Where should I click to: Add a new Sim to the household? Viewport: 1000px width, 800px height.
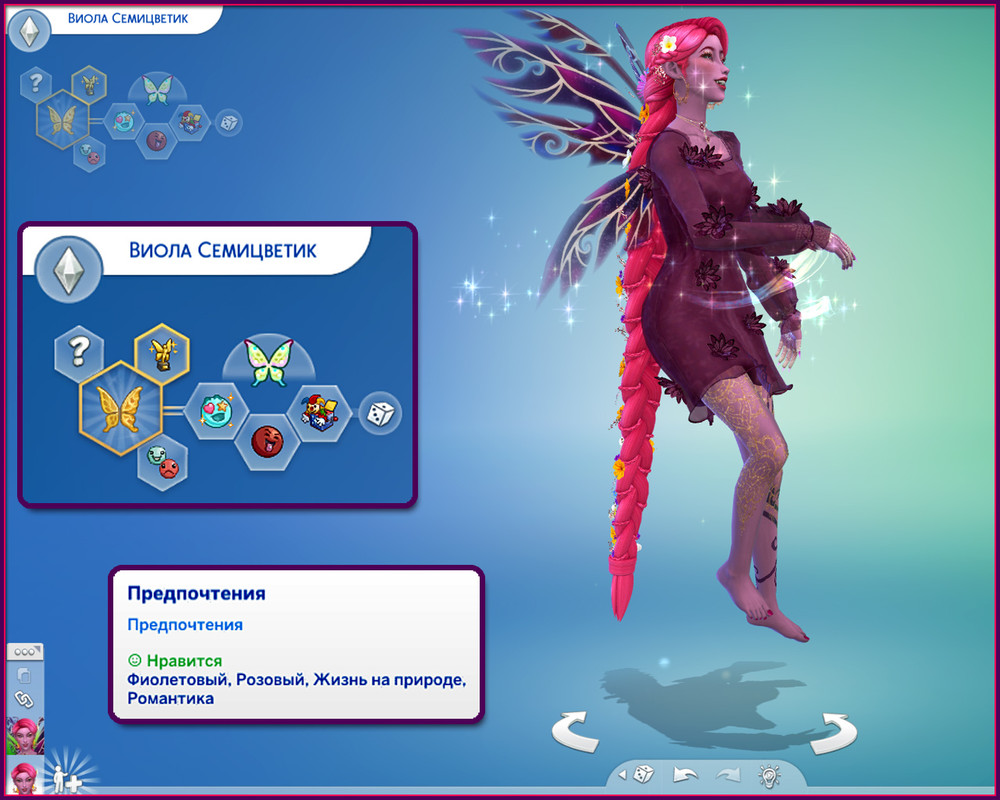coord(68,777)
